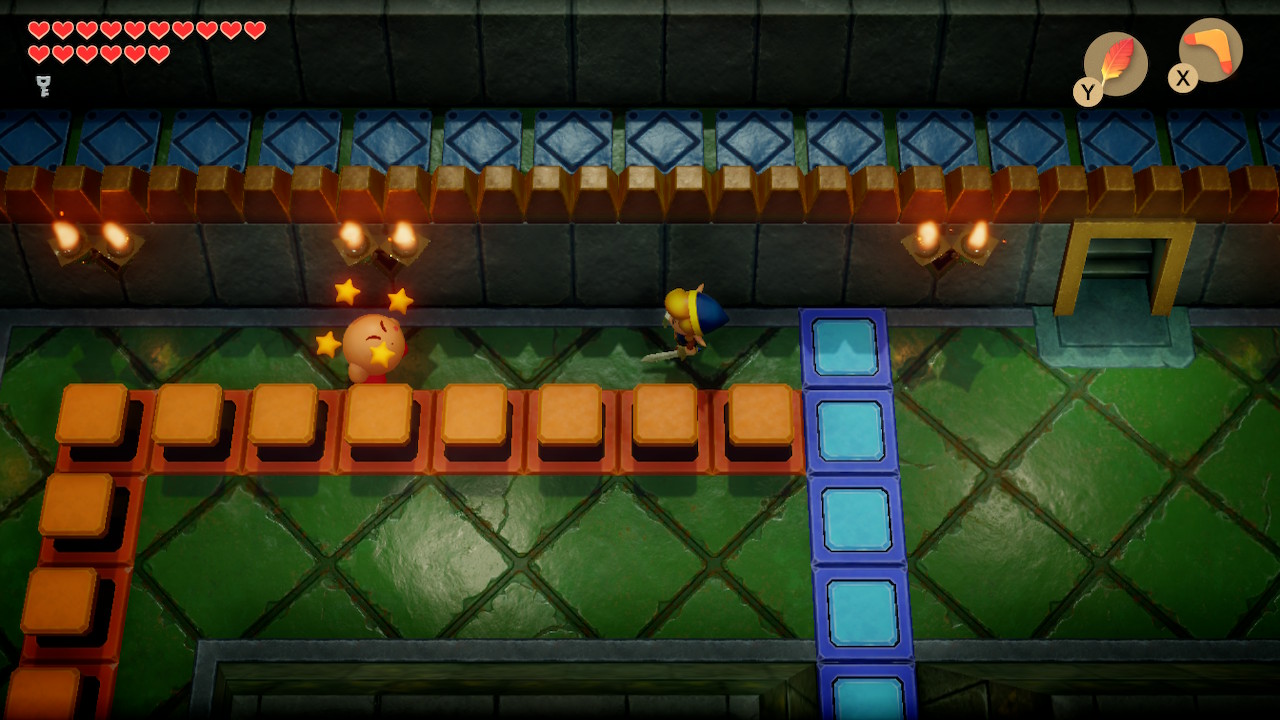This screenshot has width=1280, height=720.
Task: Select the Boomerang item slot
Action: (1211, 50)
